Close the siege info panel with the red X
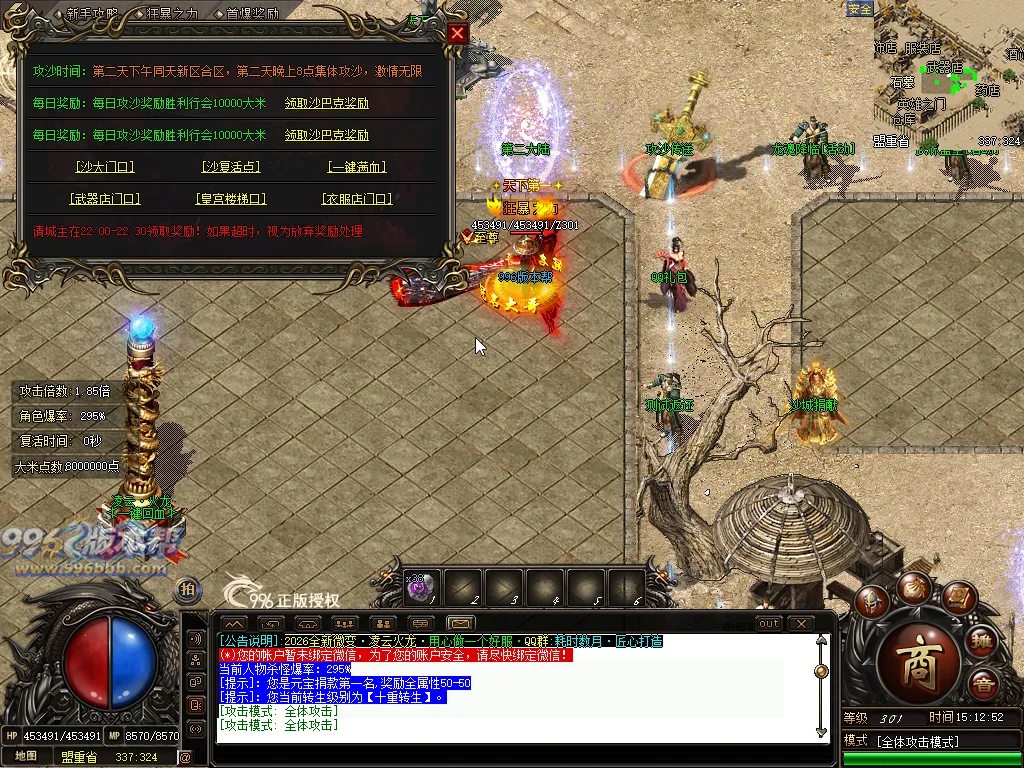The image size is (1024, 768). click(x=457, y=33)
